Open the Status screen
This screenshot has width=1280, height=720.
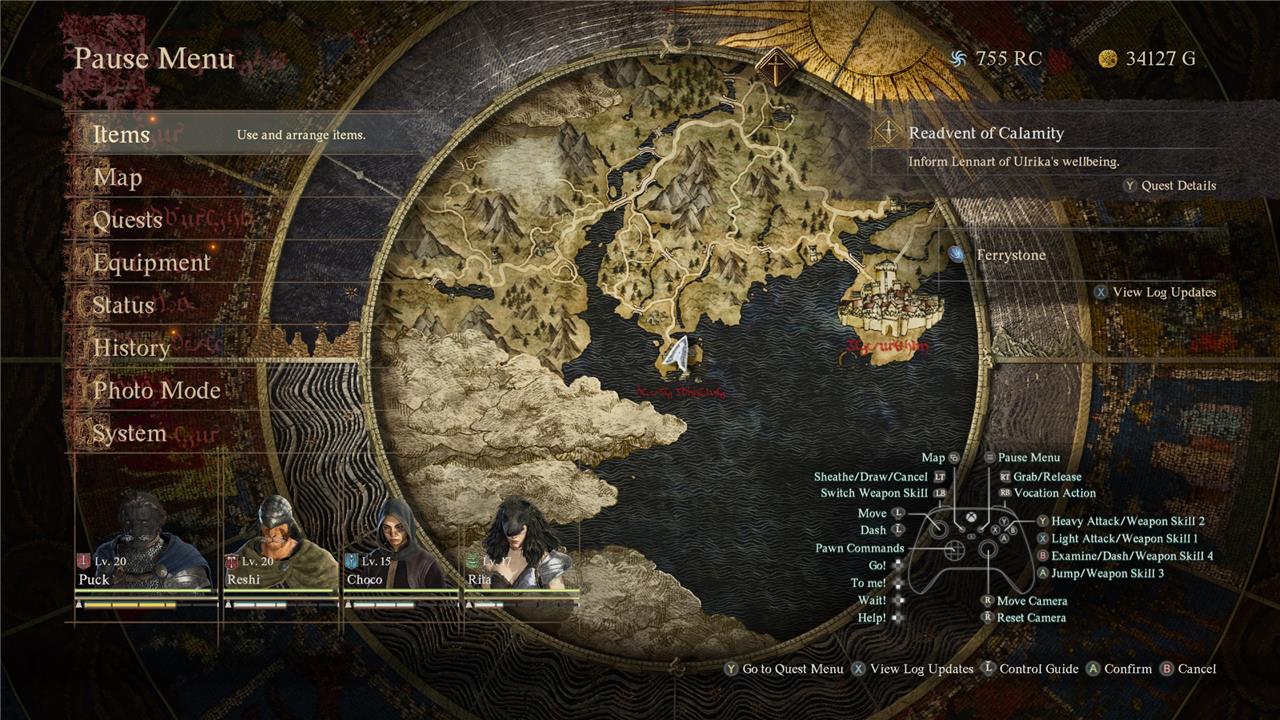[123, 306]
